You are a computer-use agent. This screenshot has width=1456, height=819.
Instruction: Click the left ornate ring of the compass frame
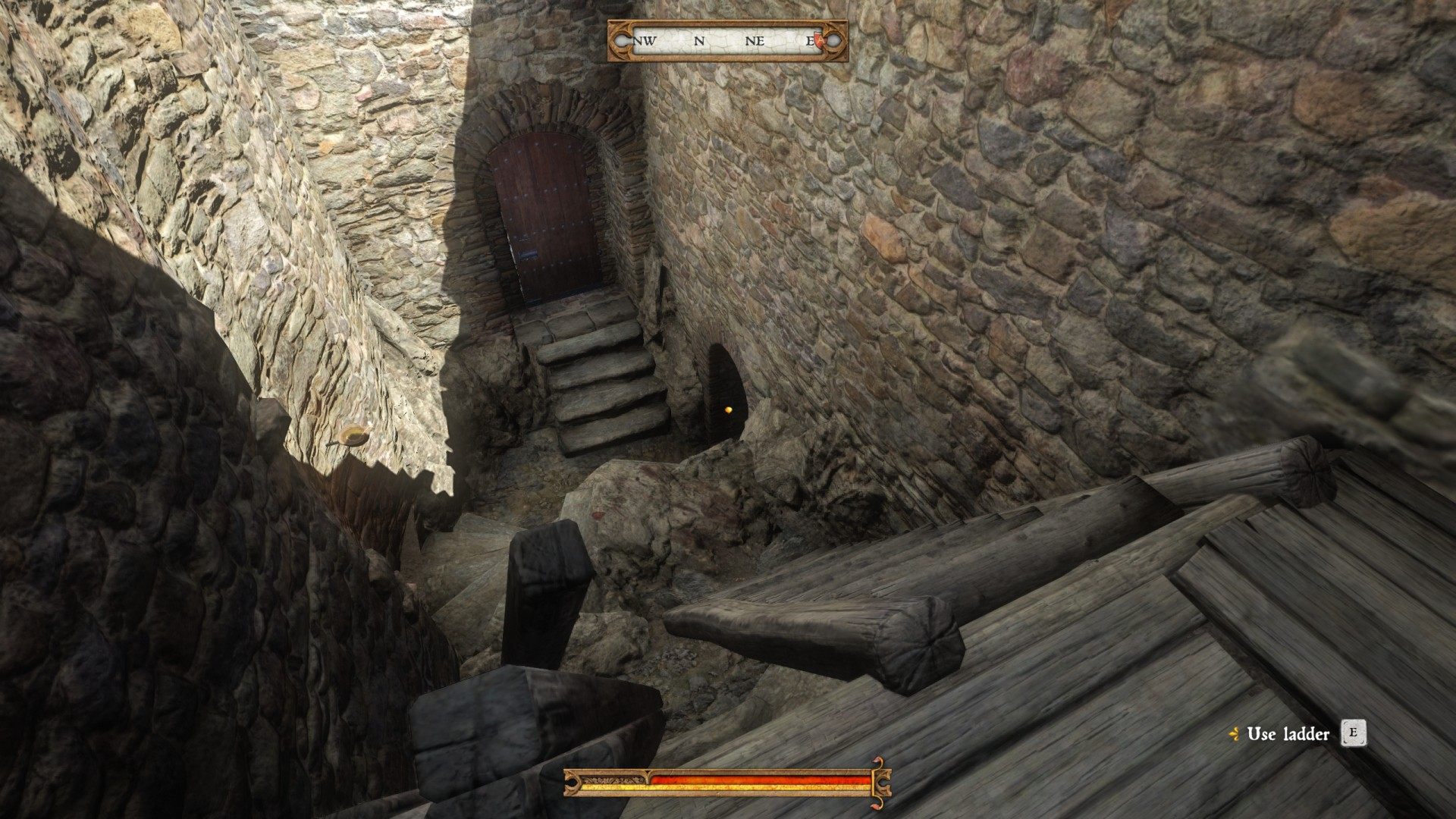(623, 40)
